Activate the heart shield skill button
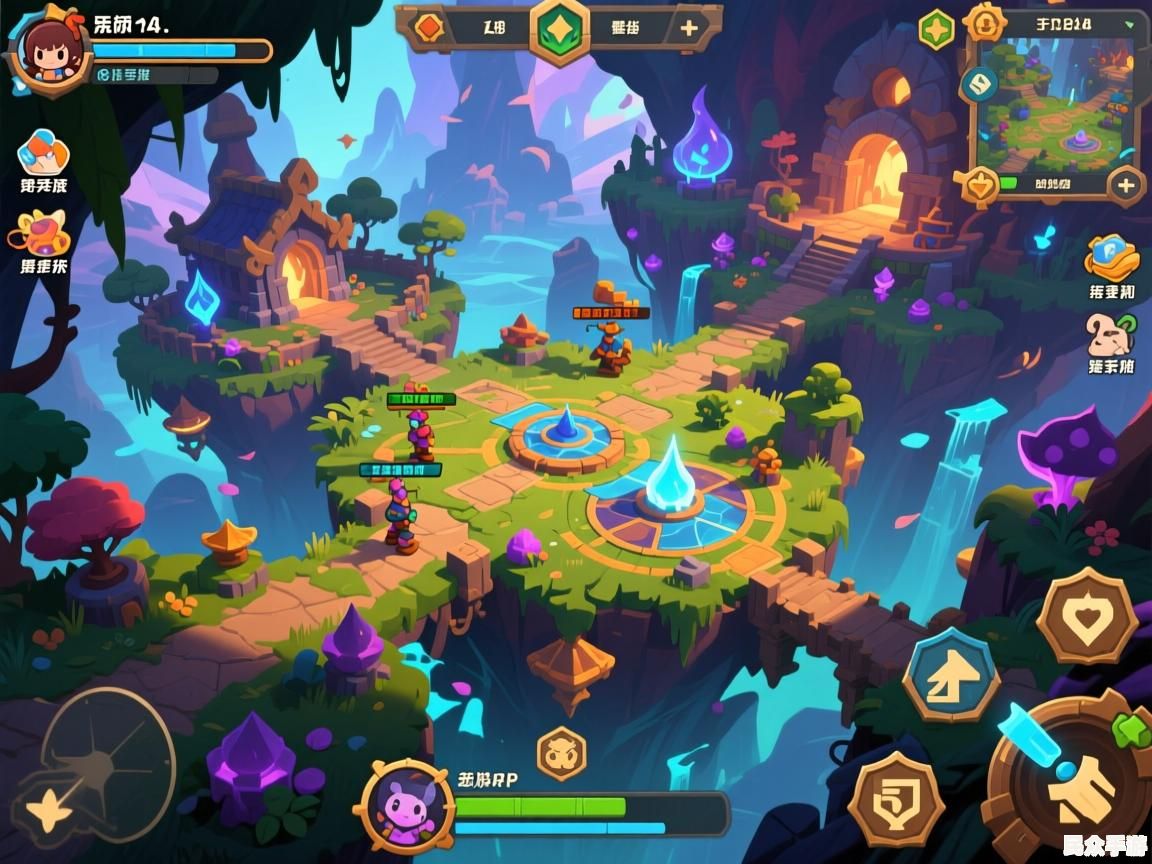Screen dimensions: 1152x864 coord(1086,615)
